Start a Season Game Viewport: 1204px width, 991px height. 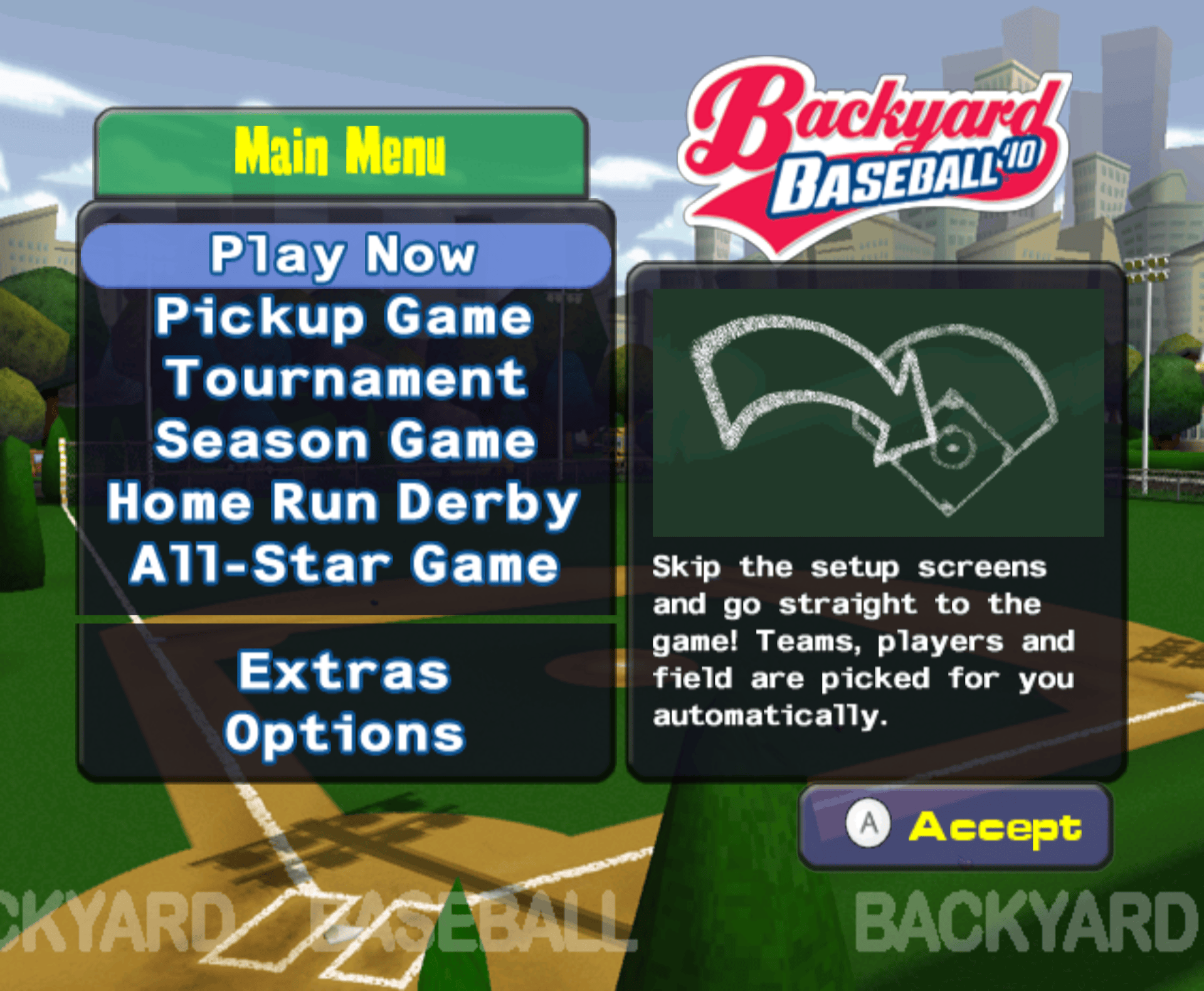click(346, 440)
